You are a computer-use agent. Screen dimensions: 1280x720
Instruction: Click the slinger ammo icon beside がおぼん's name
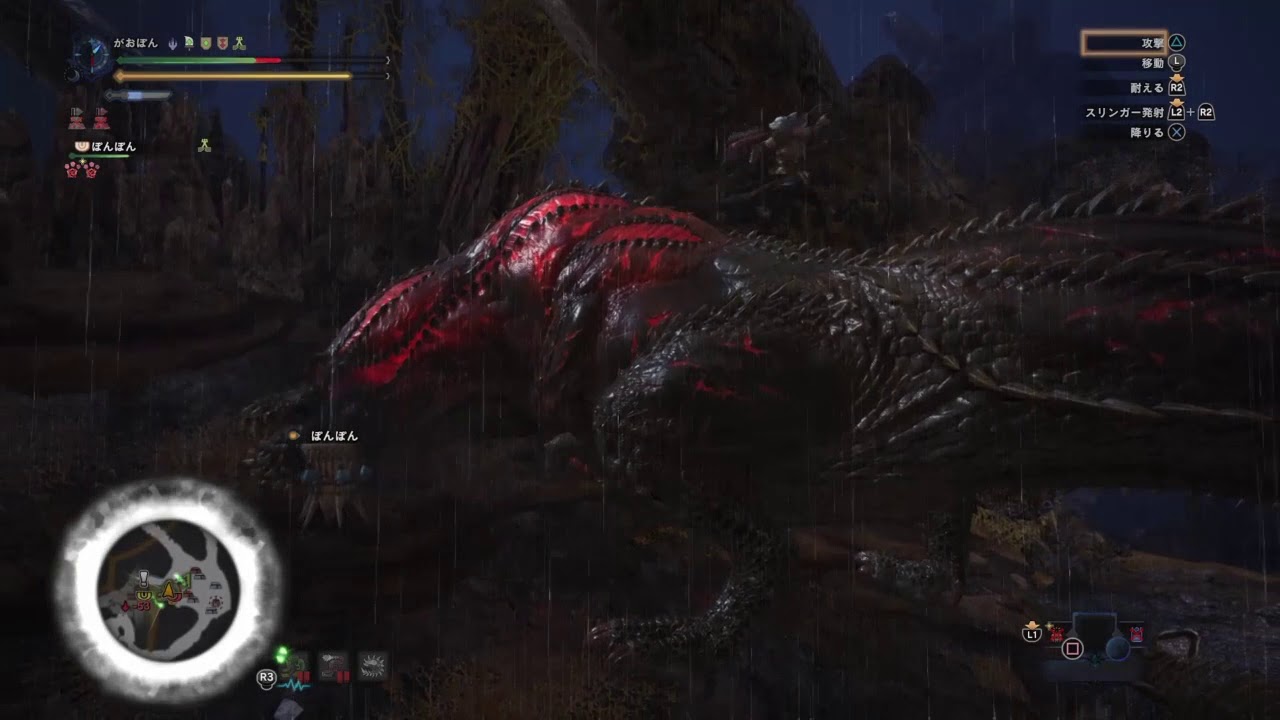click(173, 43)
